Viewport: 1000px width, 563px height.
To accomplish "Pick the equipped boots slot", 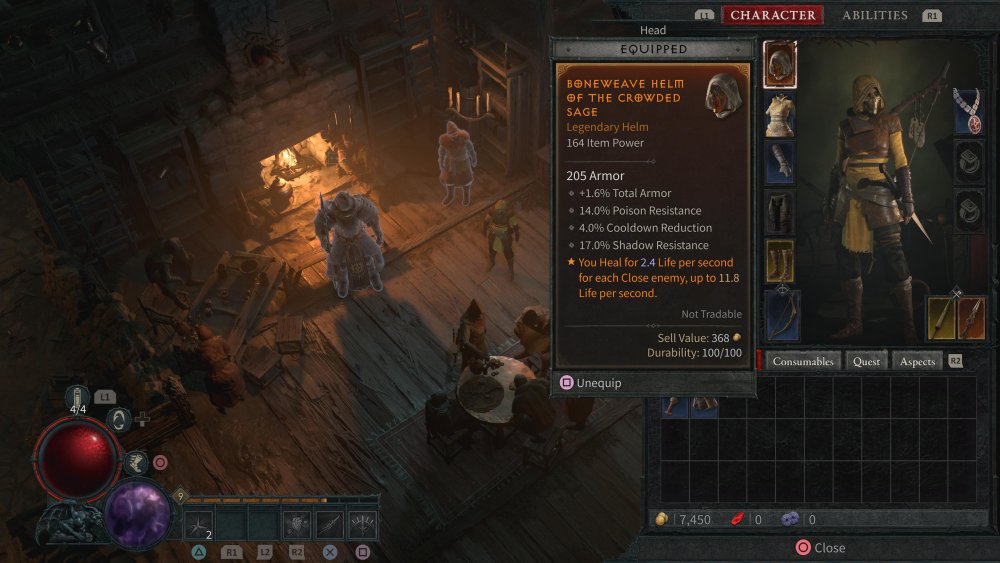I will coord(780,260).
